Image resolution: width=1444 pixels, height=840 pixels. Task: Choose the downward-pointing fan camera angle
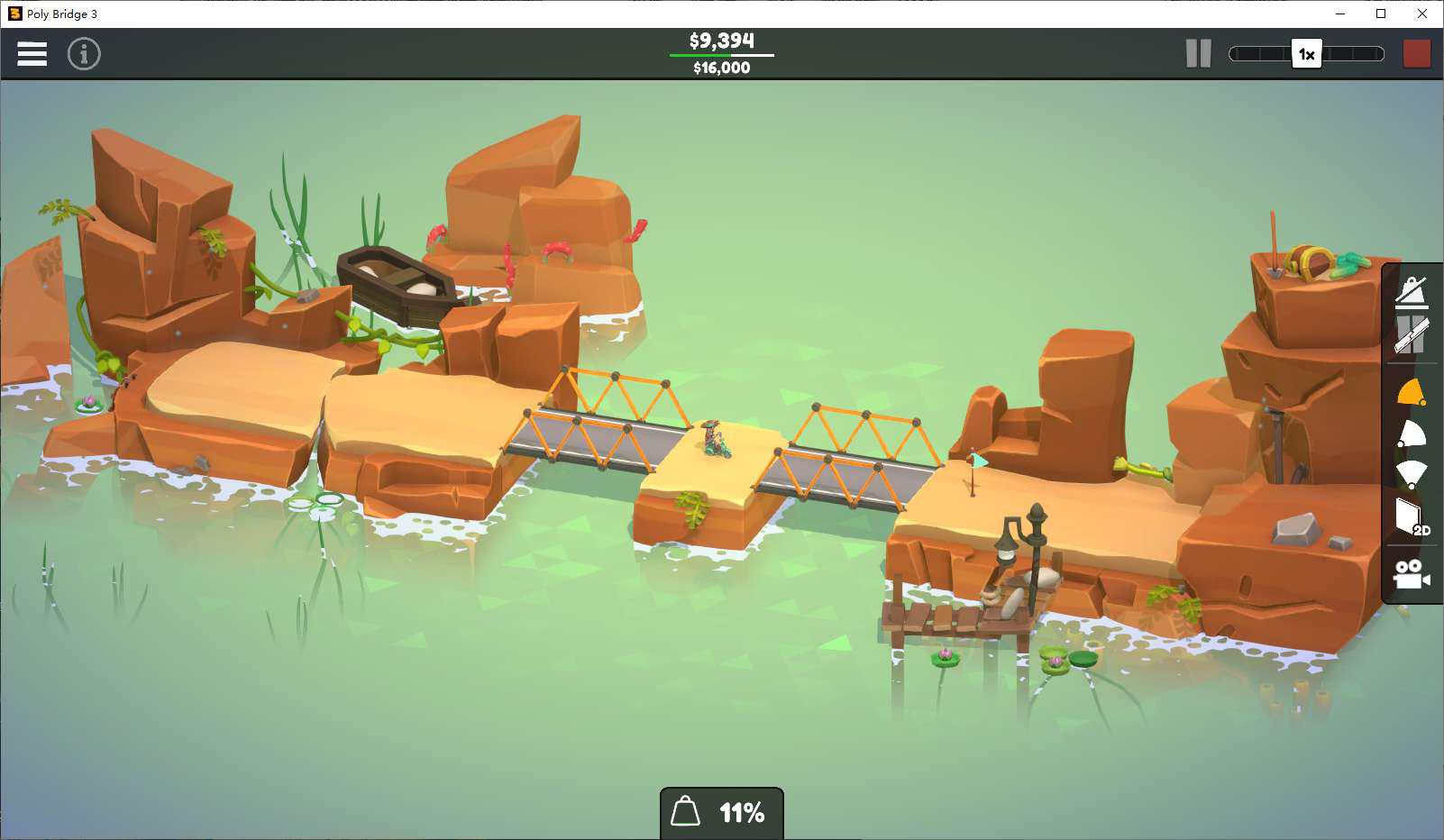tap(1412, 474)
